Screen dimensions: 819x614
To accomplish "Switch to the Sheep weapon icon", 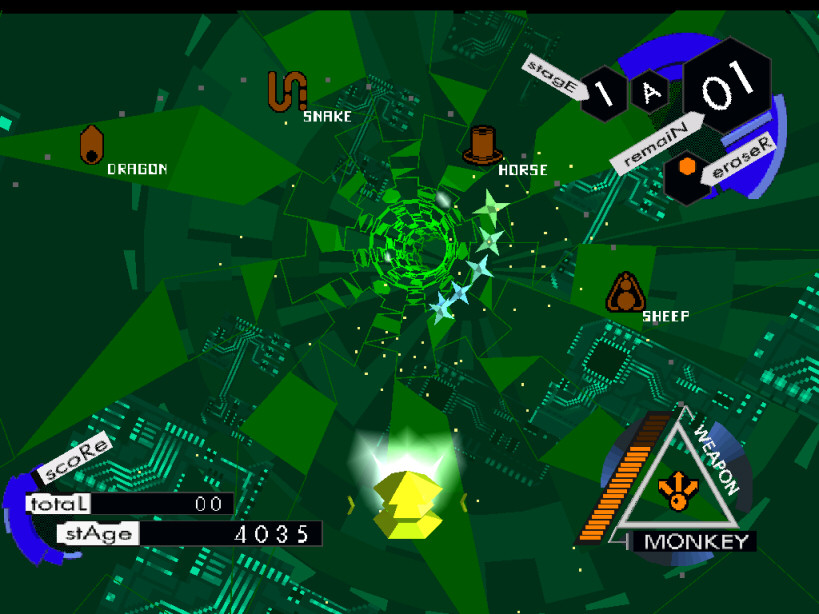I will [625, 292].
